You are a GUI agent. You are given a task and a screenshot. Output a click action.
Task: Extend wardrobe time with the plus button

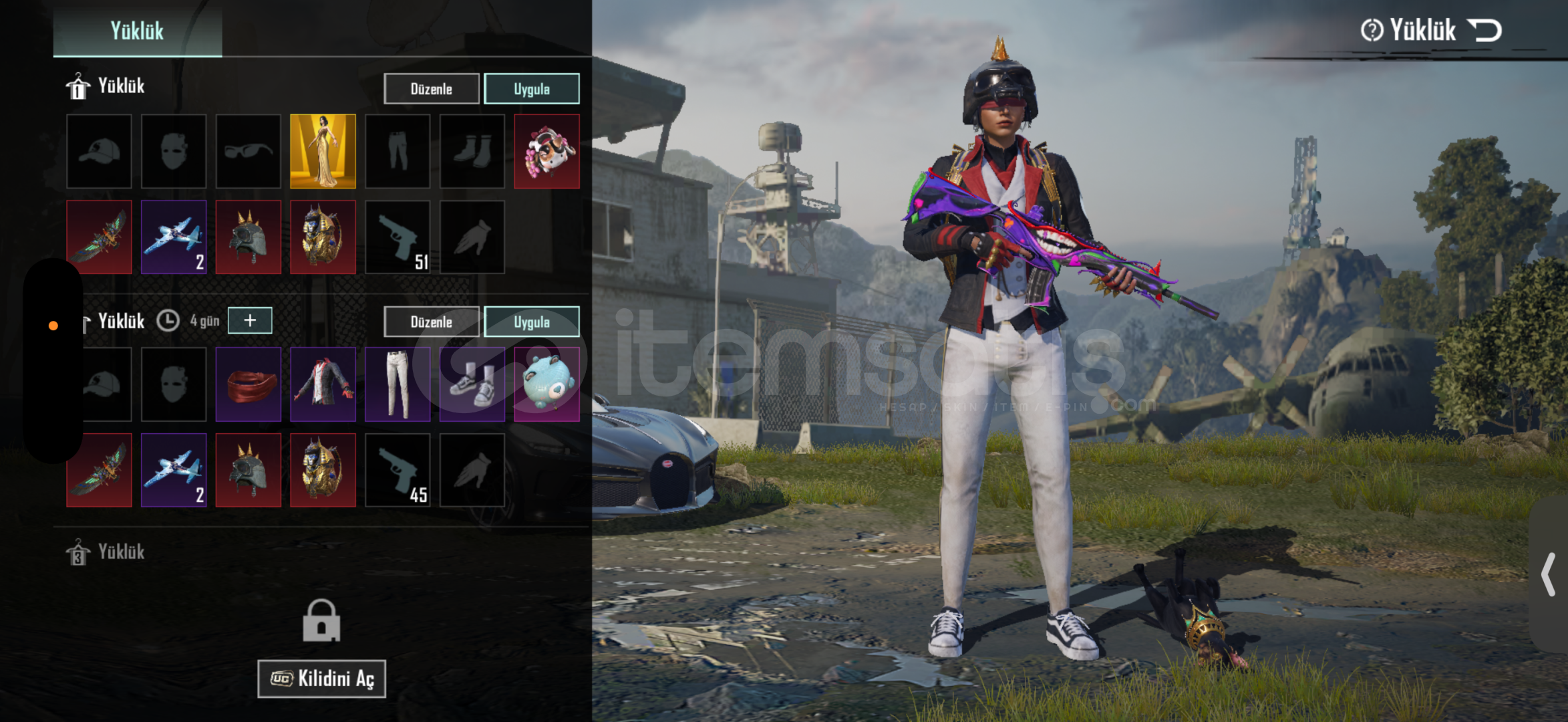click(x=250, y=320)
